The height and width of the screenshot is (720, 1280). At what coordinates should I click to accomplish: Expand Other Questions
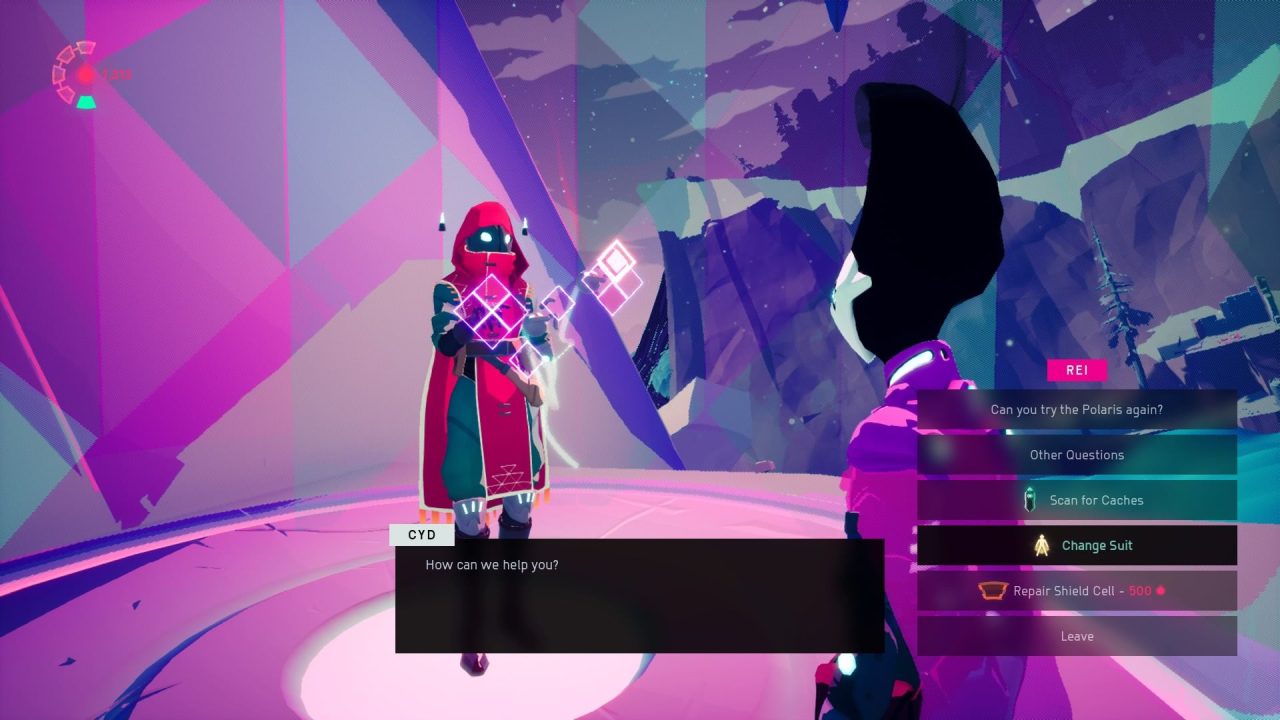point(1077,455)
